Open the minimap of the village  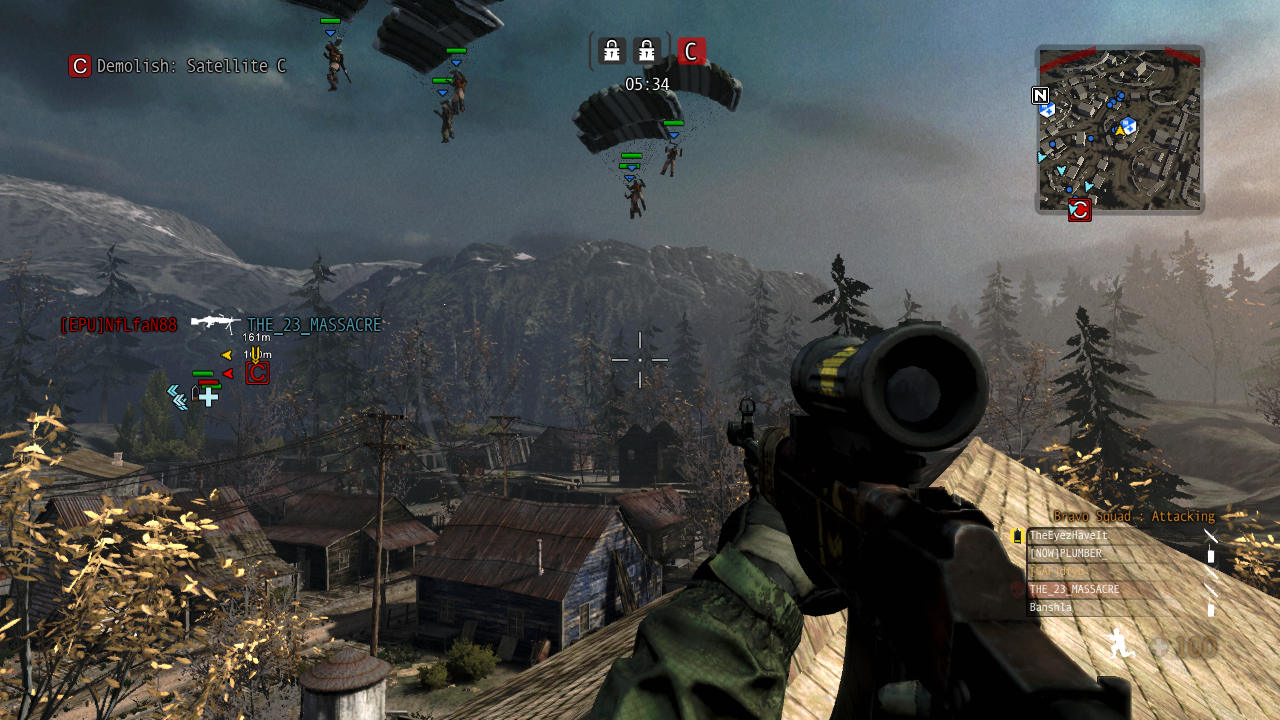pyautogui.click(x=1119, y=130)
